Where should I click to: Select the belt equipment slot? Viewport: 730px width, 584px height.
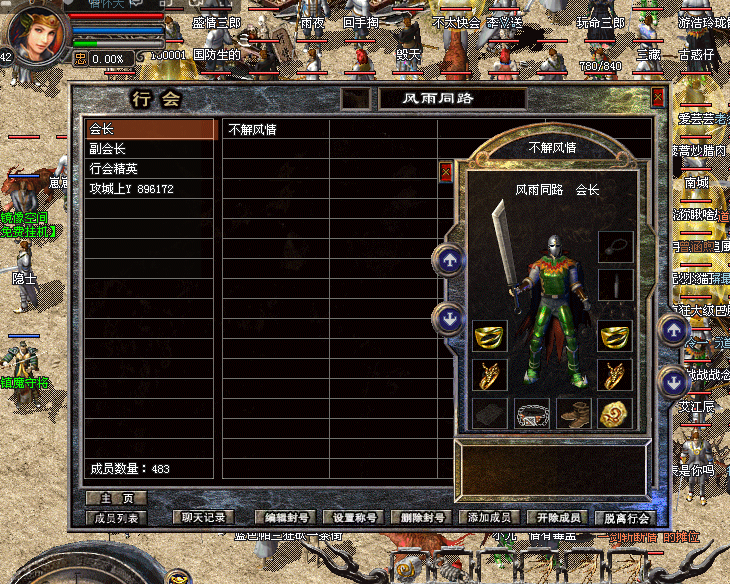[532, 413]
